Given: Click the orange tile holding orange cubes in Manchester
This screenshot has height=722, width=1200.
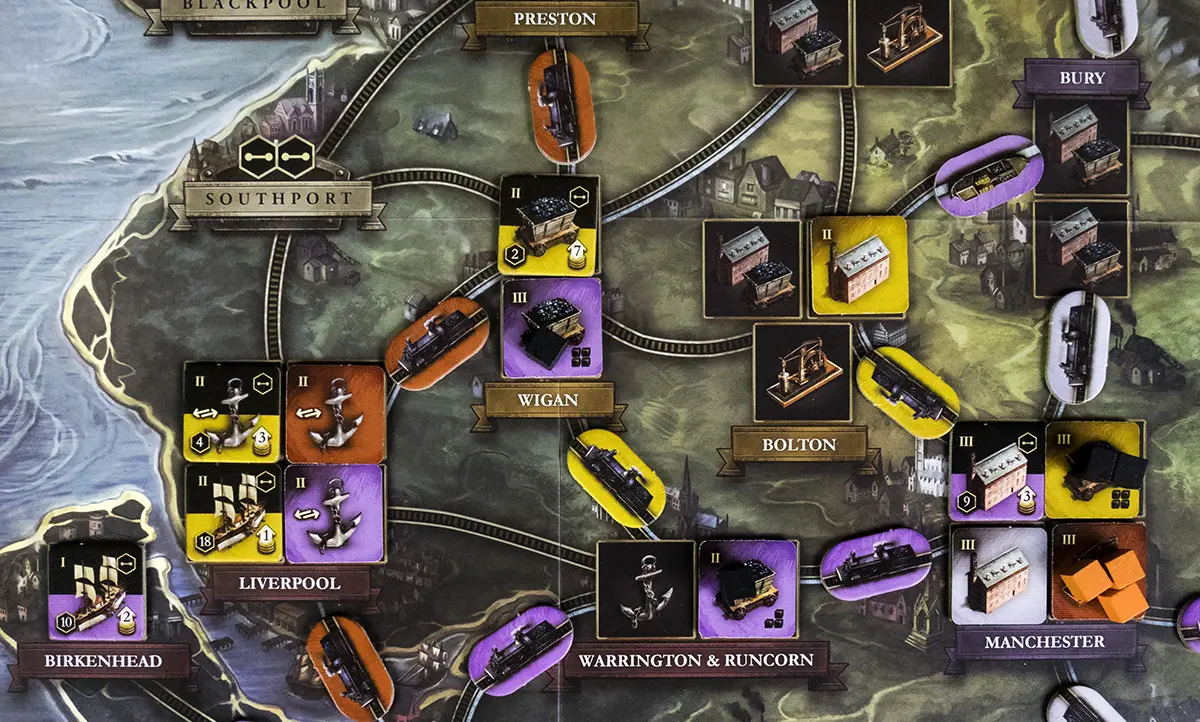Looking at the screenshot, I should coord(1098,572).
